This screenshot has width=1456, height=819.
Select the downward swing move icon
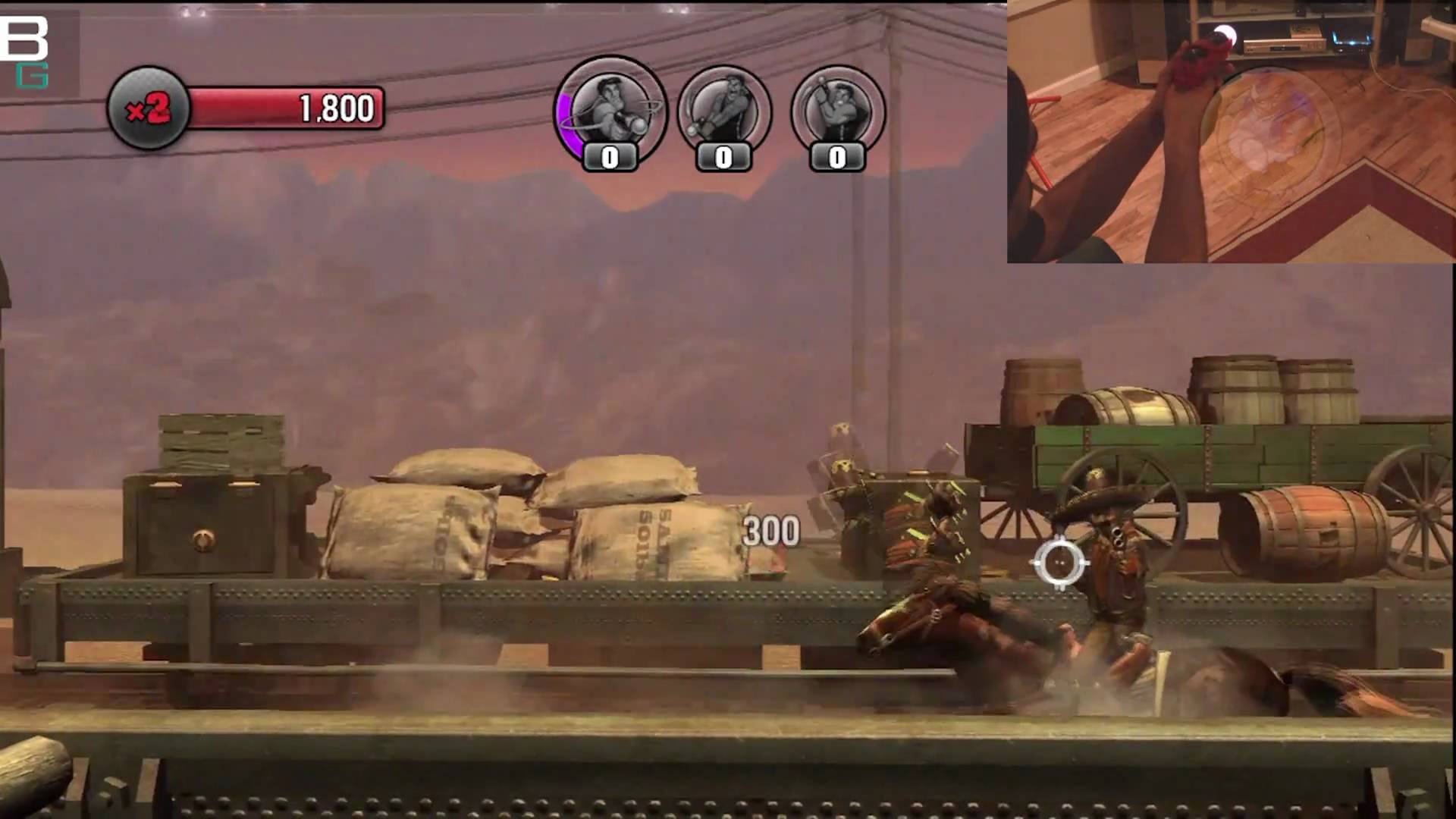[723, 111]
